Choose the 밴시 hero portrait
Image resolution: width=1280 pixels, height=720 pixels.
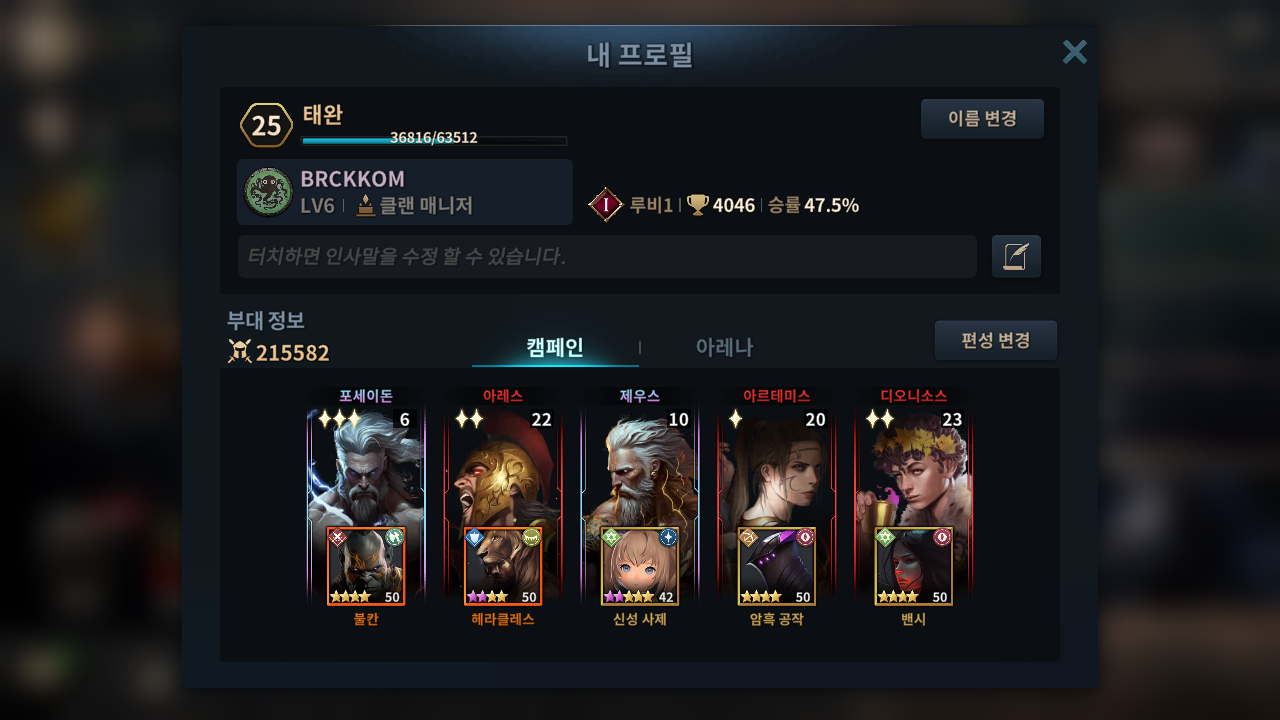914,567
